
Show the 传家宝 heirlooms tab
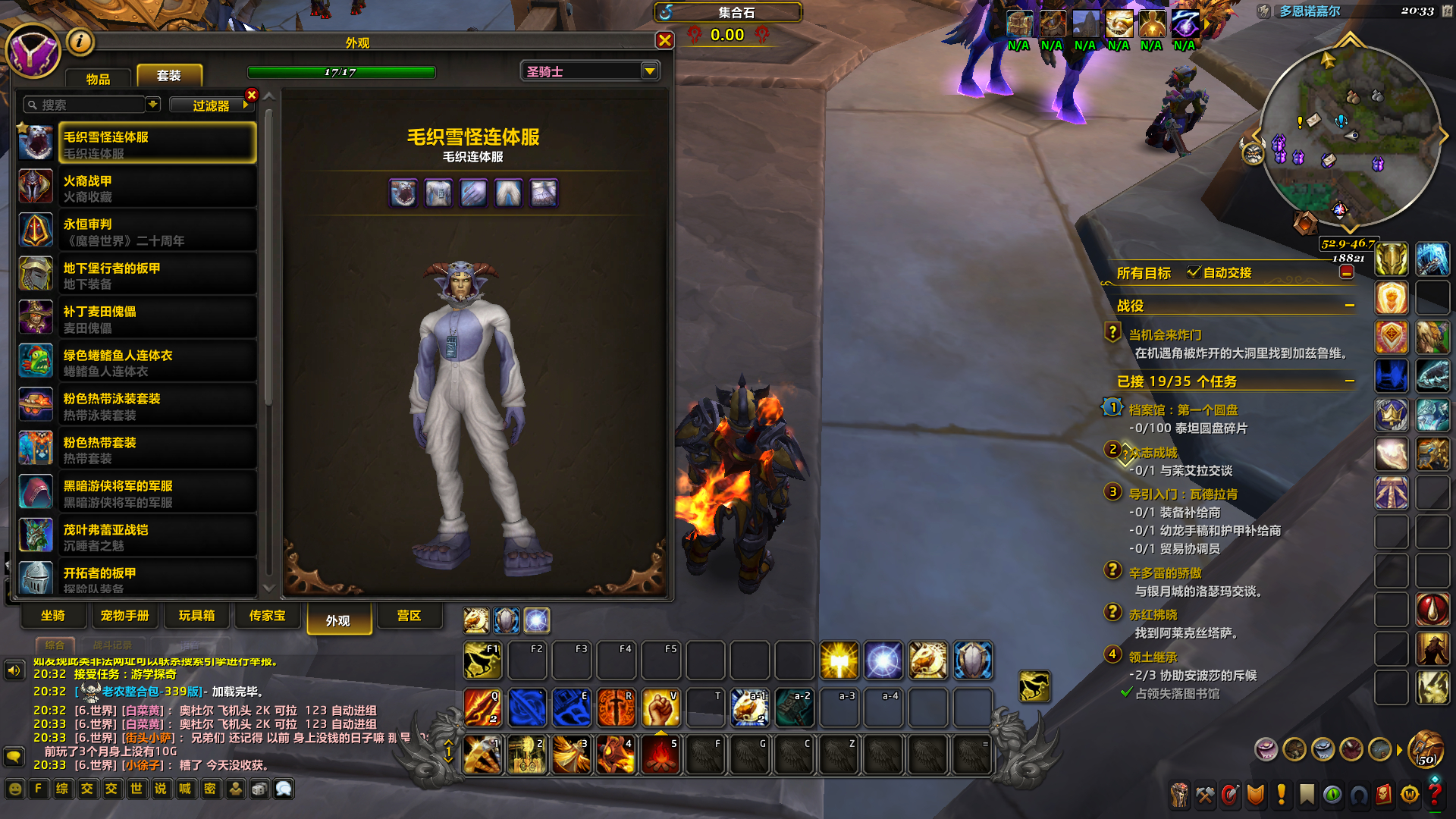(x=268, y=616)
